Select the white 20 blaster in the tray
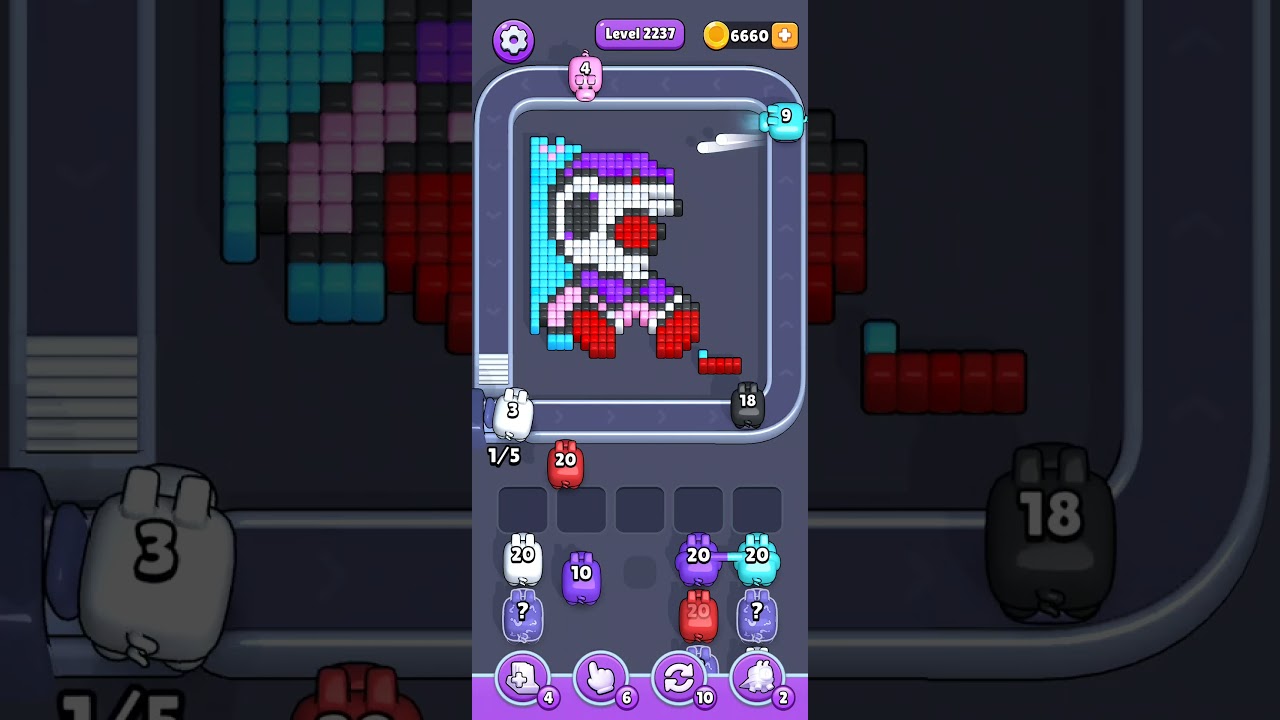 521,558
